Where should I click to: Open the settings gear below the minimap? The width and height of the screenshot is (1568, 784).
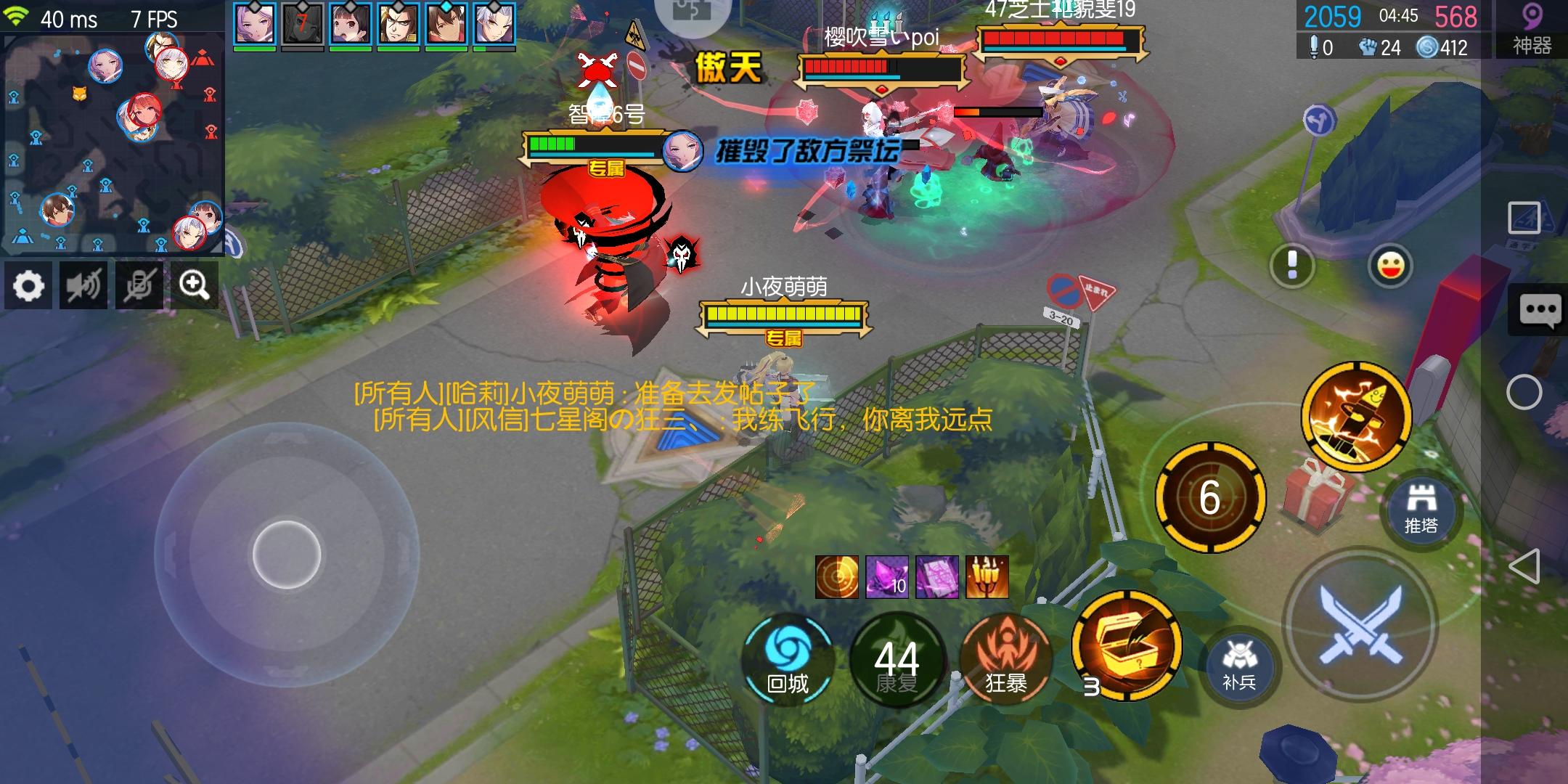coord(28,285)
